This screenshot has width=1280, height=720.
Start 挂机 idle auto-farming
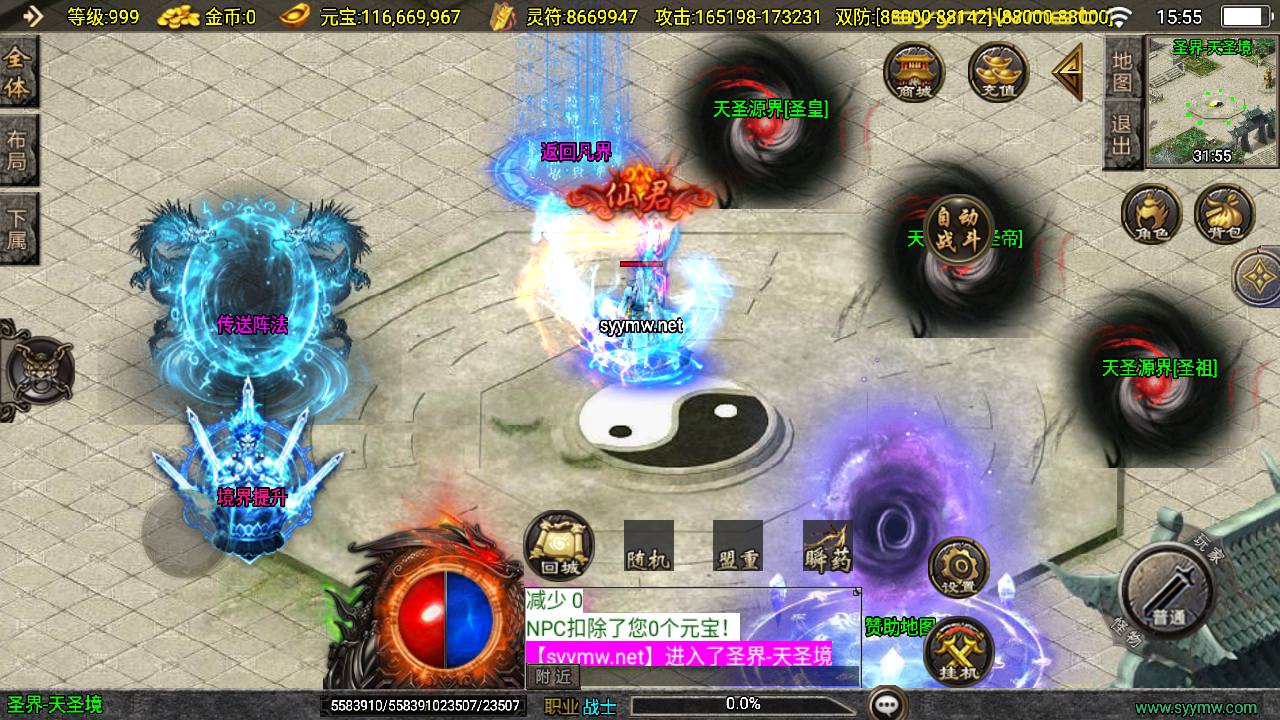pos(957,651)
